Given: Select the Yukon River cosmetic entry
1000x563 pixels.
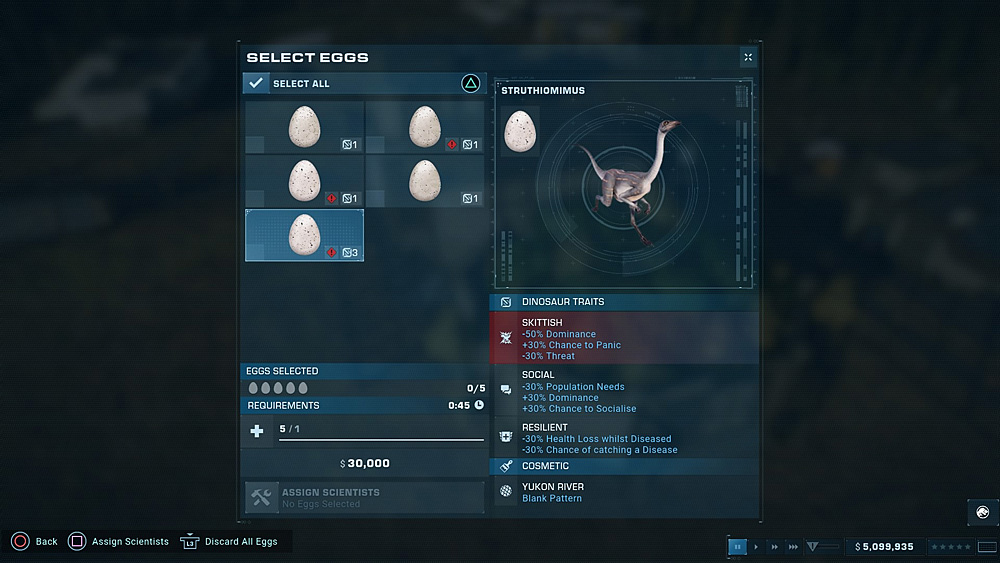Looking at the screenshot, I should pos(624,492).
